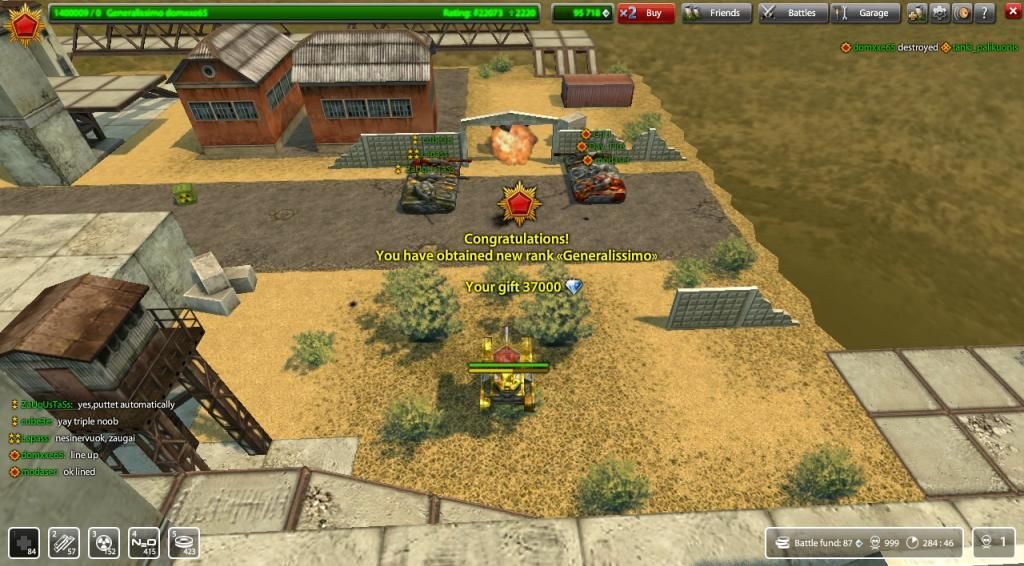Image resolution: width=1024 pixels, height=566 pixels.
Task: Activate the double damage supply
Action: 104,542
